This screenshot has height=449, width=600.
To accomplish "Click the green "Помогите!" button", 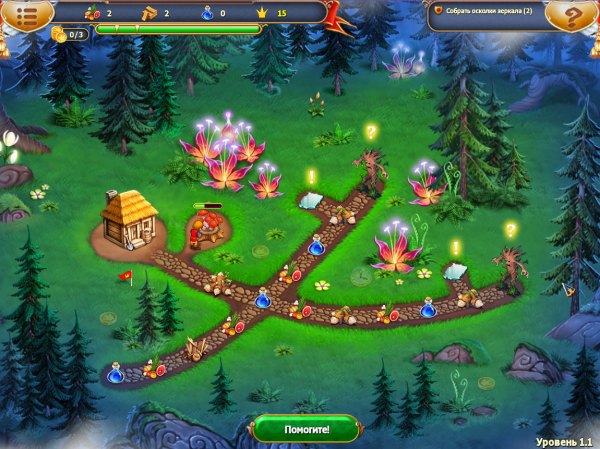I will [x=304, y=430].
